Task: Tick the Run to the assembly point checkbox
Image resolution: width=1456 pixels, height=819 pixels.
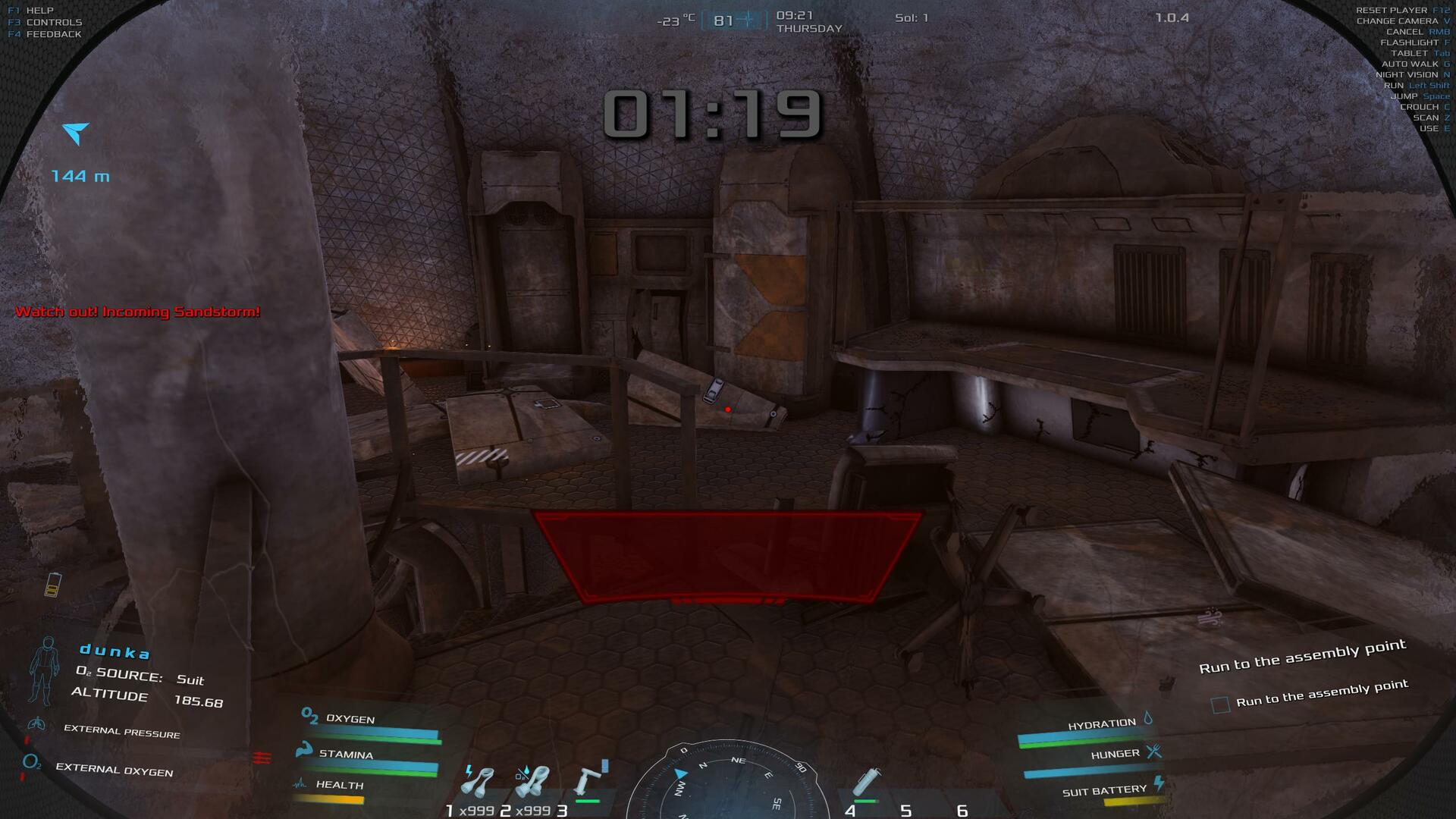Action: point(1220,705)
